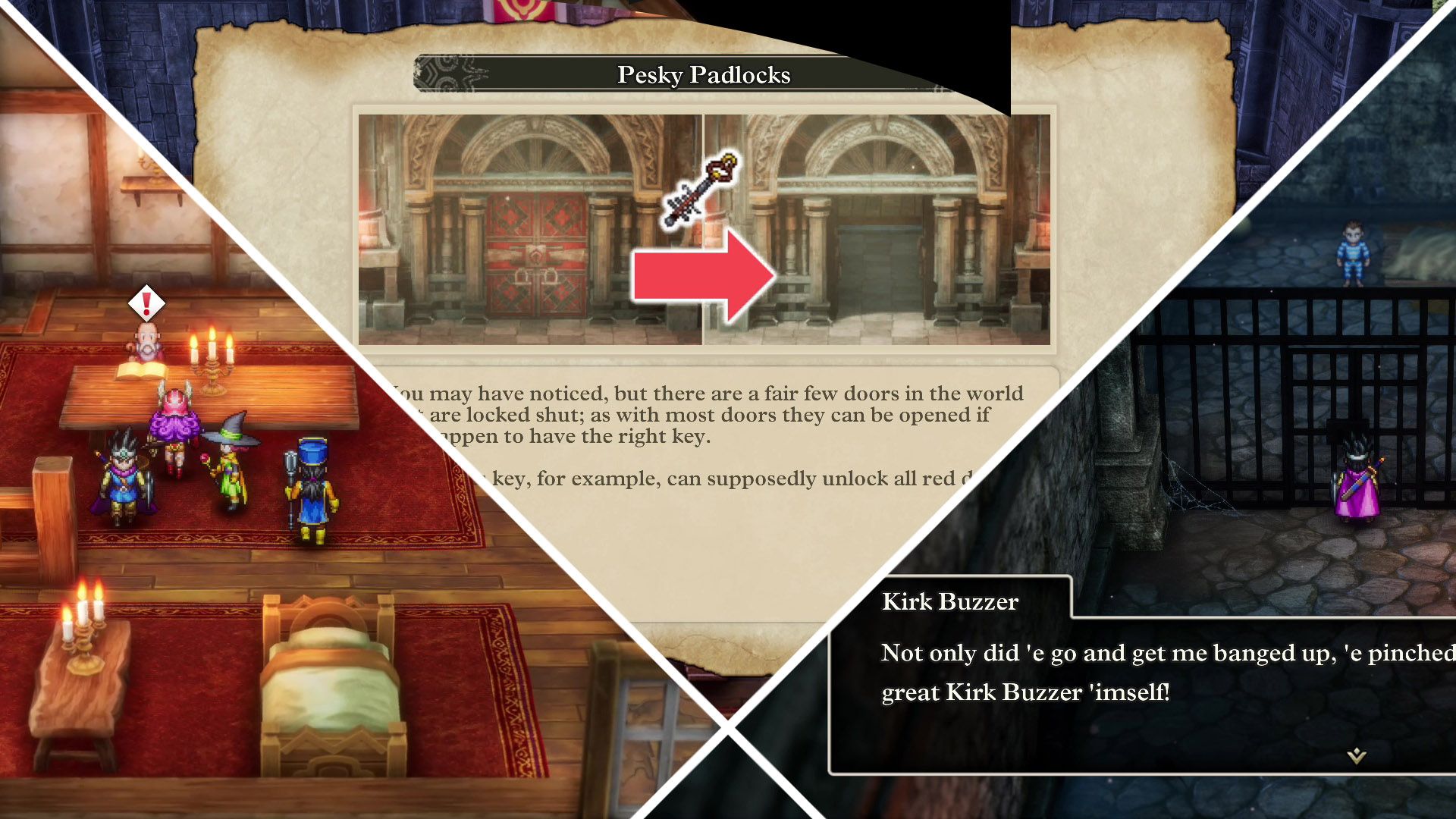Screen dimensions: 1456x819
Task: Select the Pesky Padlocks tutorial illustration
Action: [x=704, y=229]
